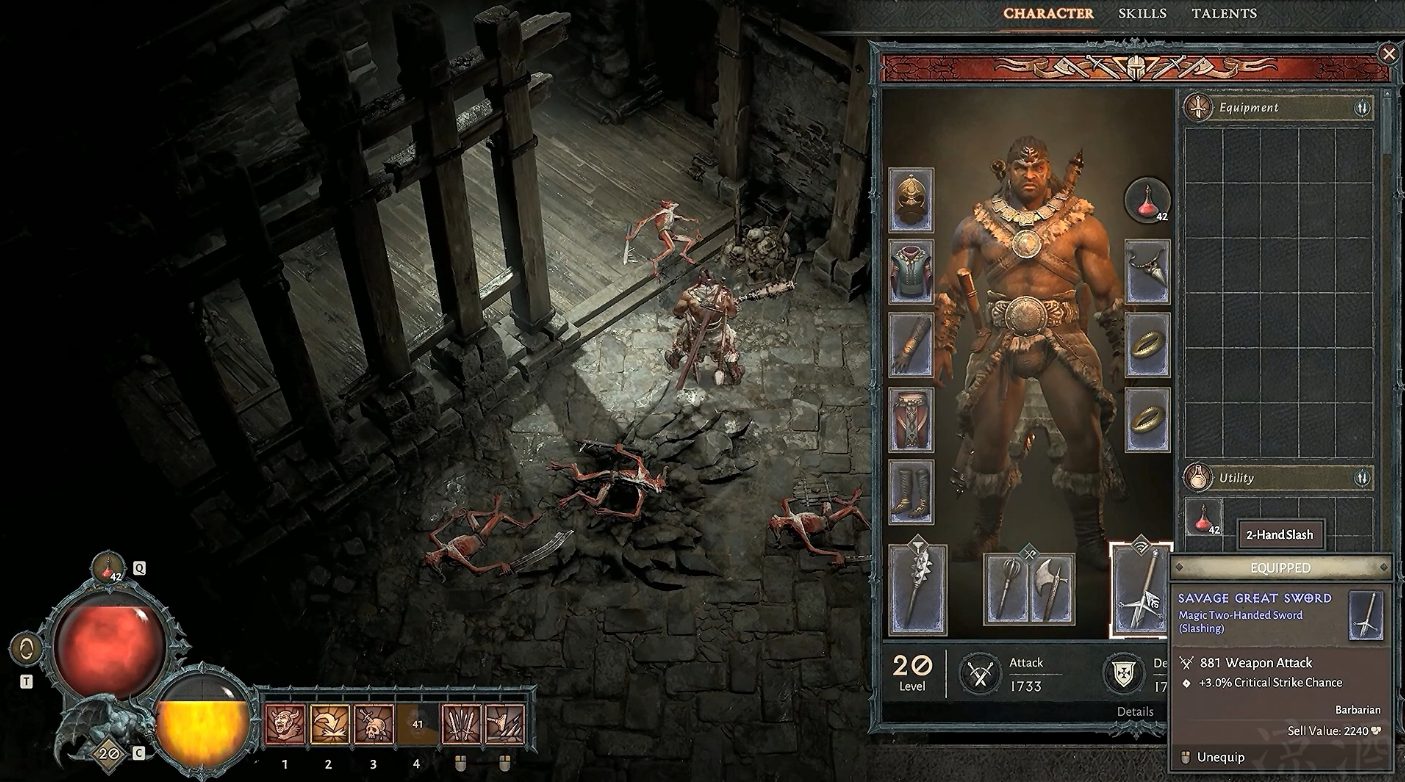Use the leap arrow skill

(x=329, y=724)
